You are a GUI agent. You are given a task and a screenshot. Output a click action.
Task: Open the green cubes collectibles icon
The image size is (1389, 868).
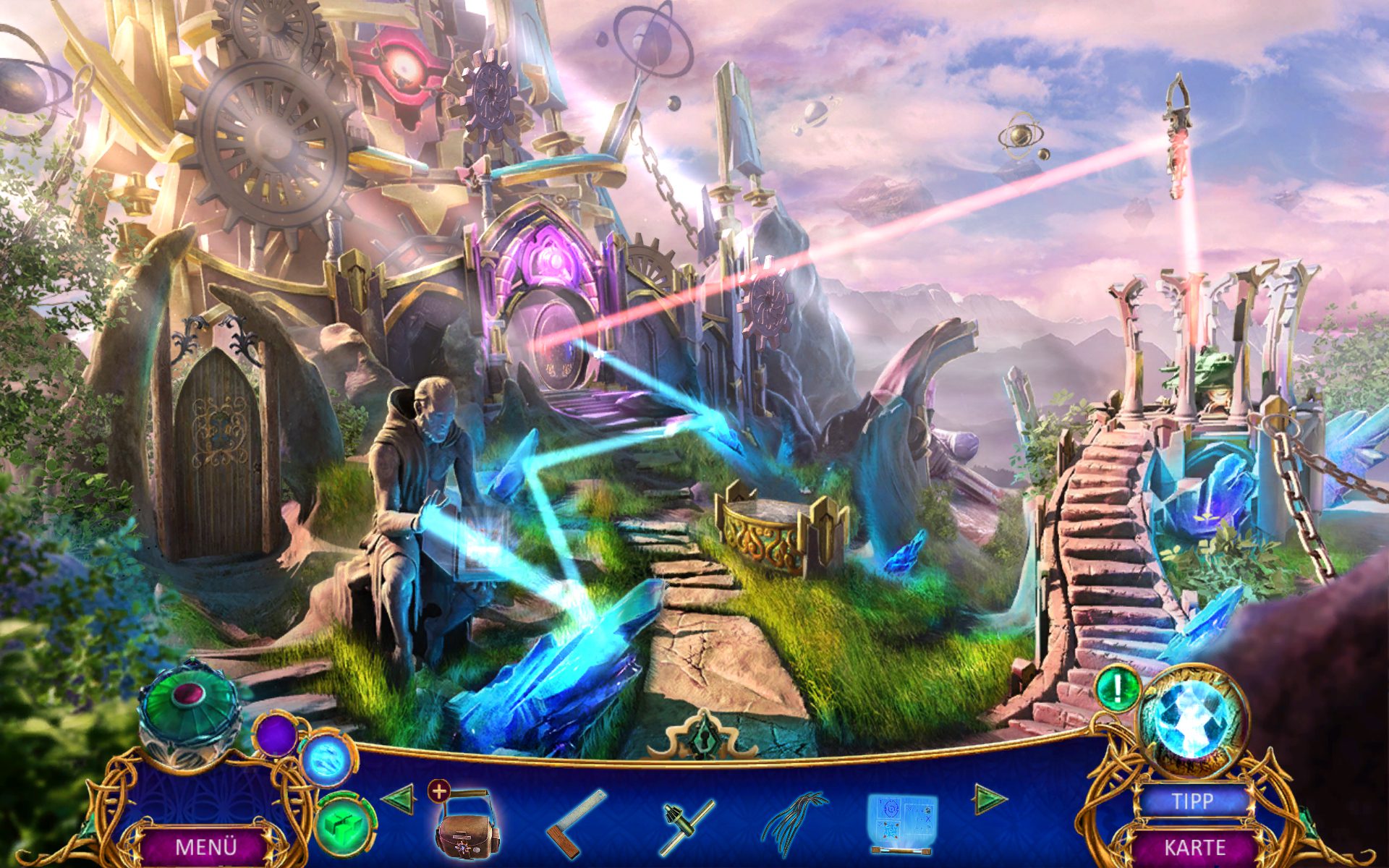pyautogui.click(x=346, y=825)
